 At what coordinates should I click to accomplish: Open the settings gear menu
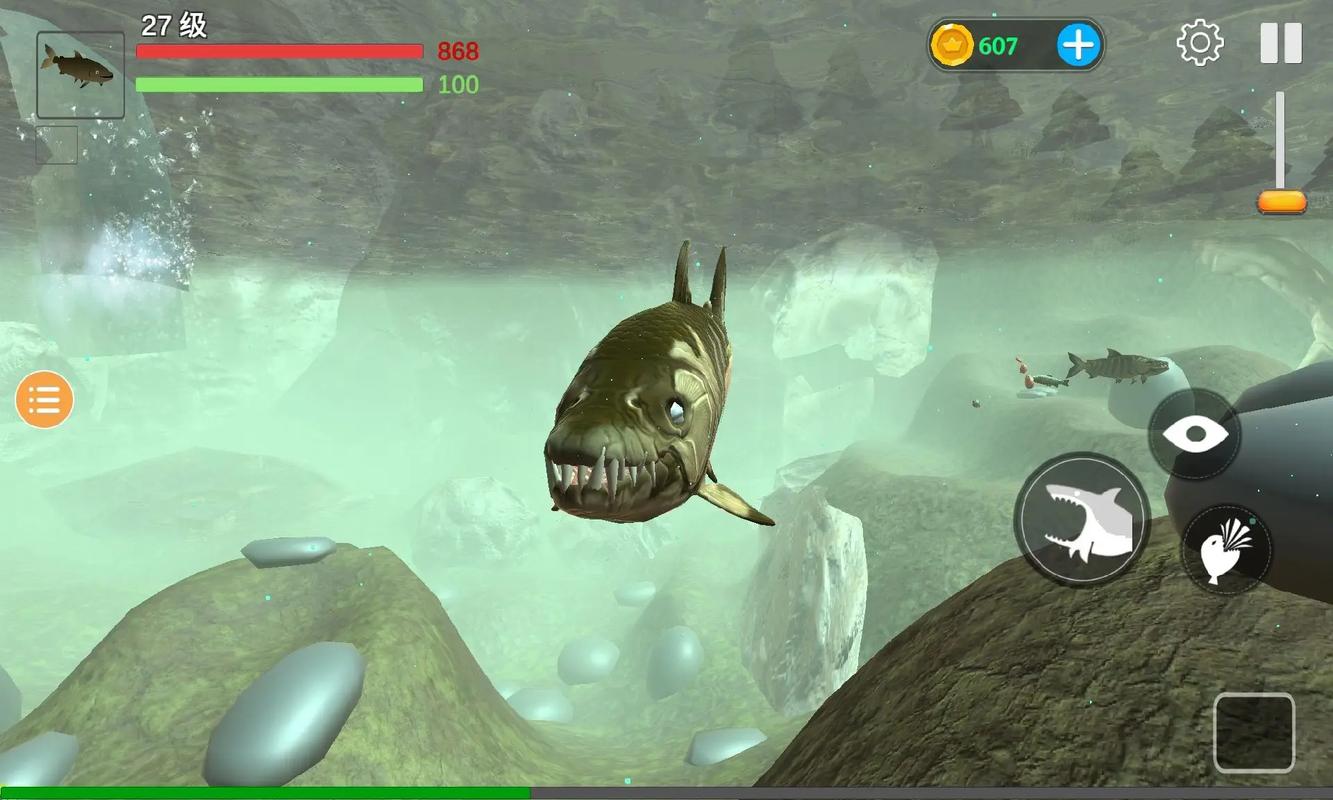click(x=1200, y=44)
